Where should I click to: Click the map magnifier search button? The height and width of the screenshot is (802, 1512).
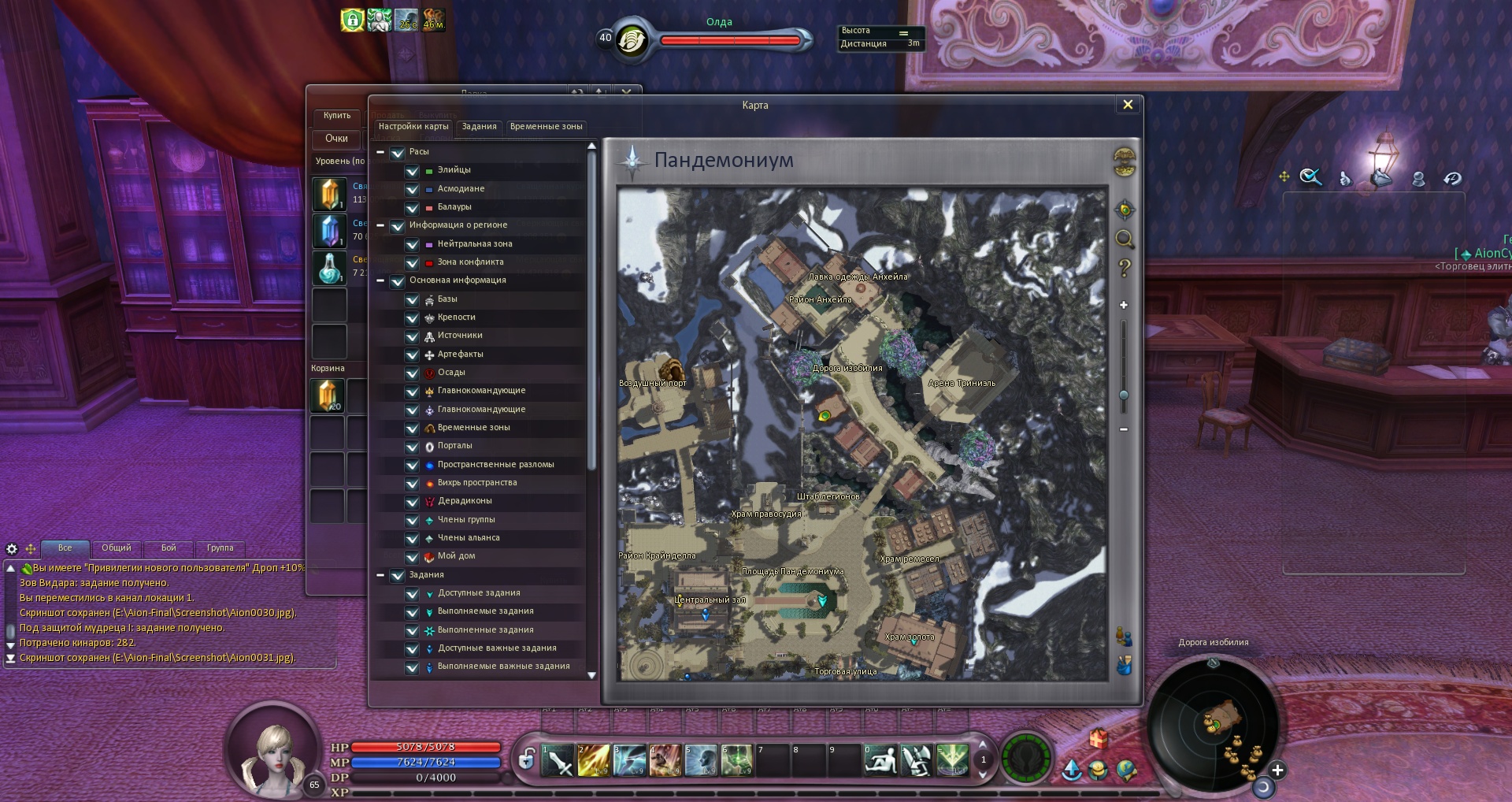point(1125,239)
